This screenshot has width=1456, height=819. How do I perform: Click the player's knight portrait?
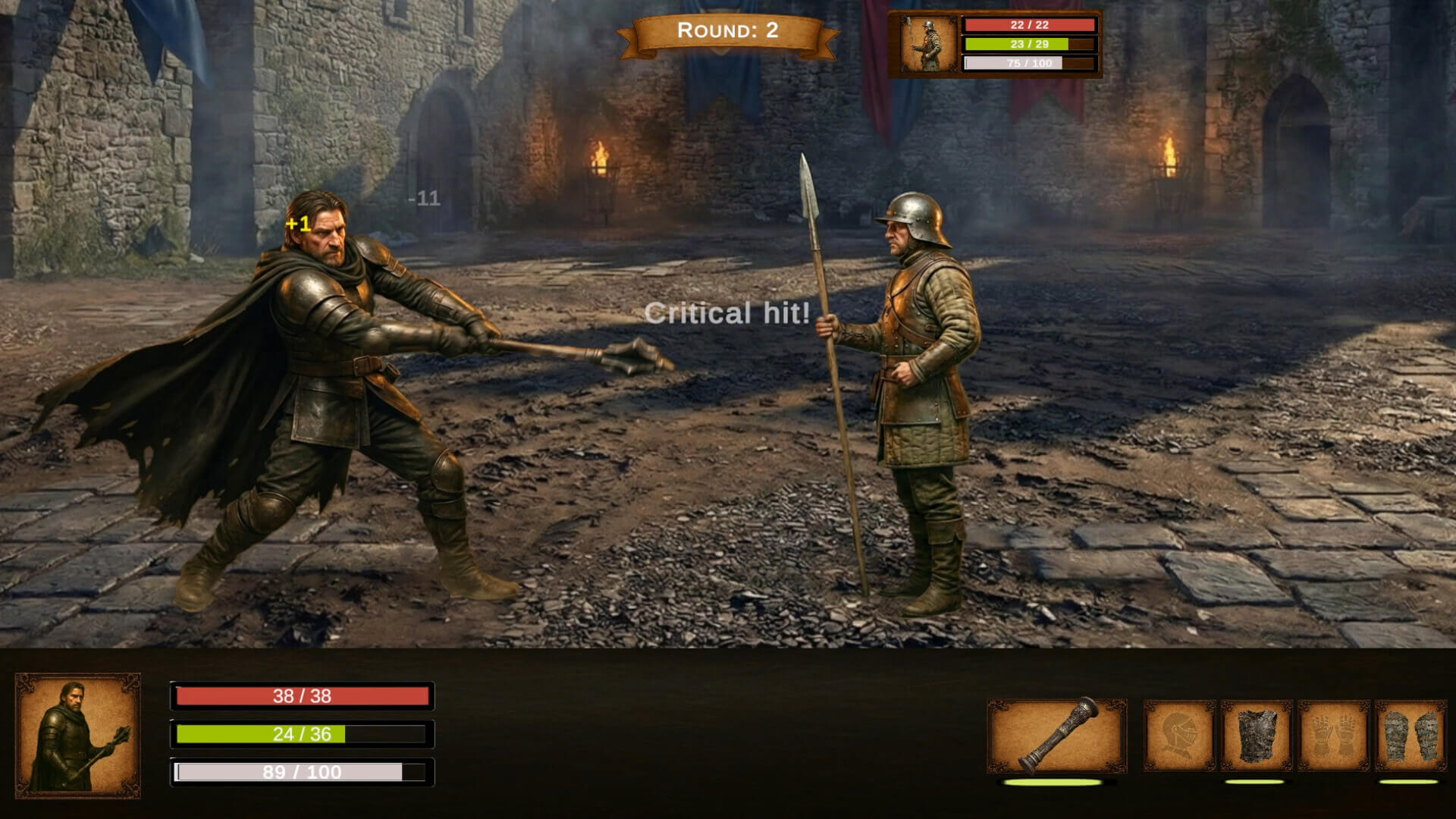point(78,735)
